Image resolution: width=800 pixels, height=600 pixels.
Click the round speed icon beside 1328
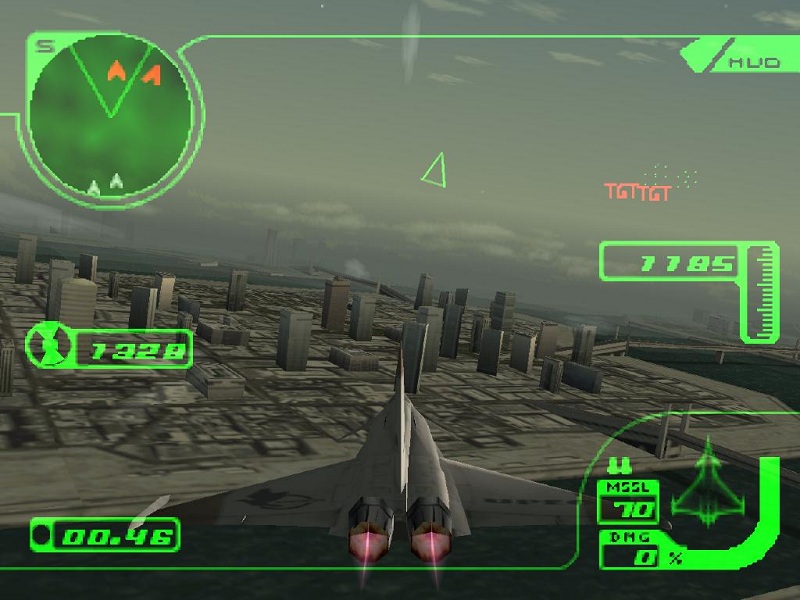(x=46, y=347)
